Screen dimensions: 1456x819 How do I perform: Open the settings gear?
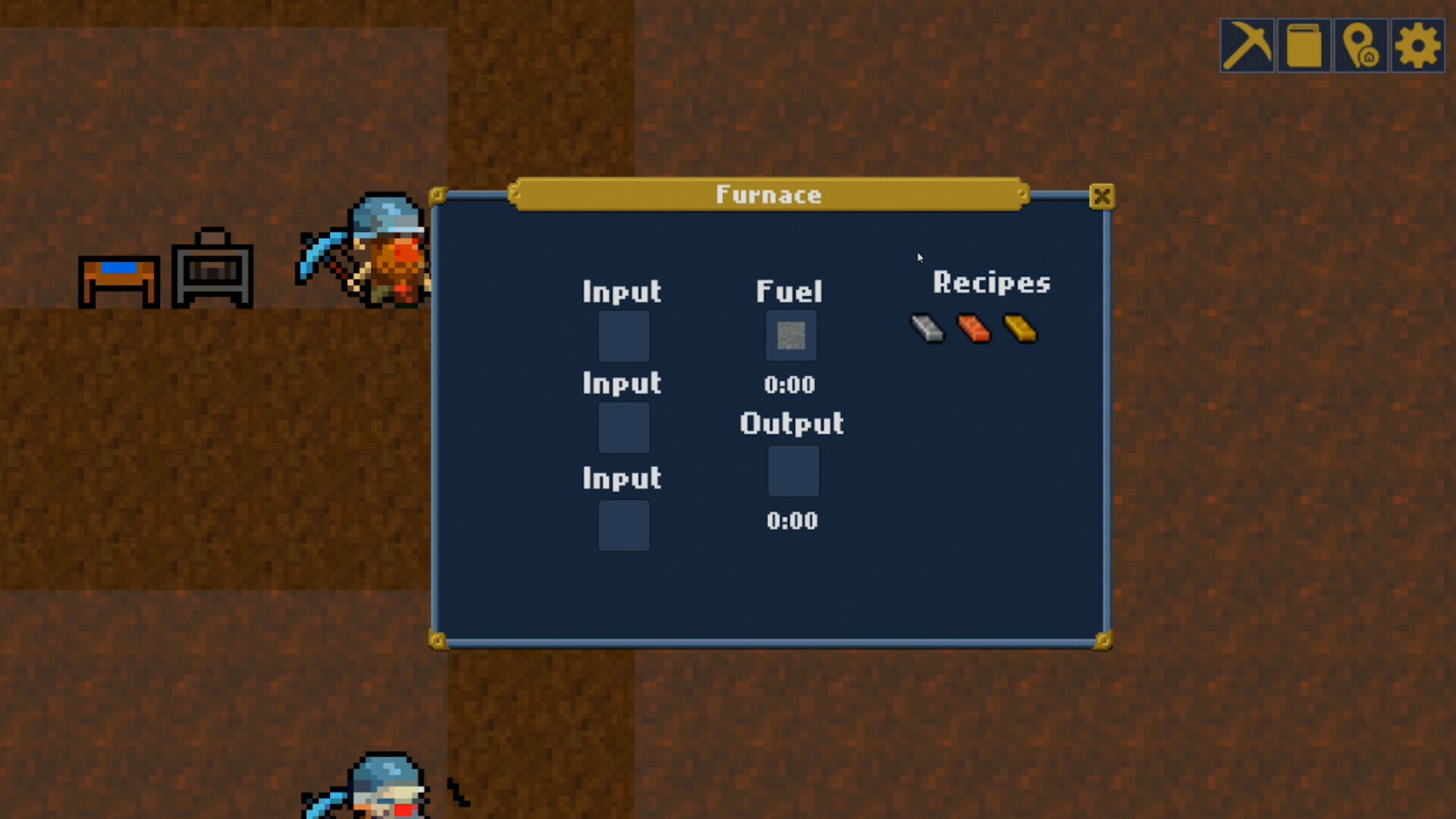tap(1417, 45)
